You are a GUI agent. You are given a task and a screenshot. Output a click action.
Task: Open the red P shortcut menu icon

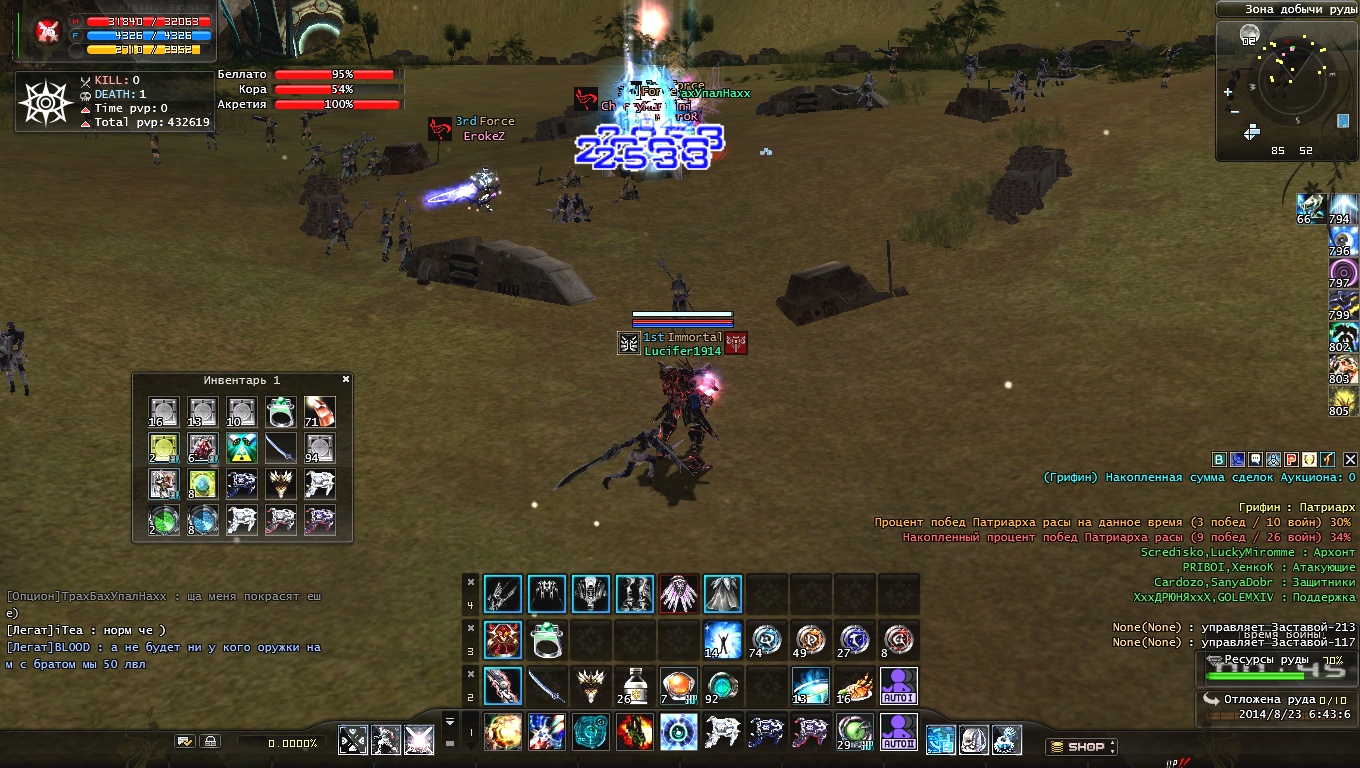tap(1291, 460)
